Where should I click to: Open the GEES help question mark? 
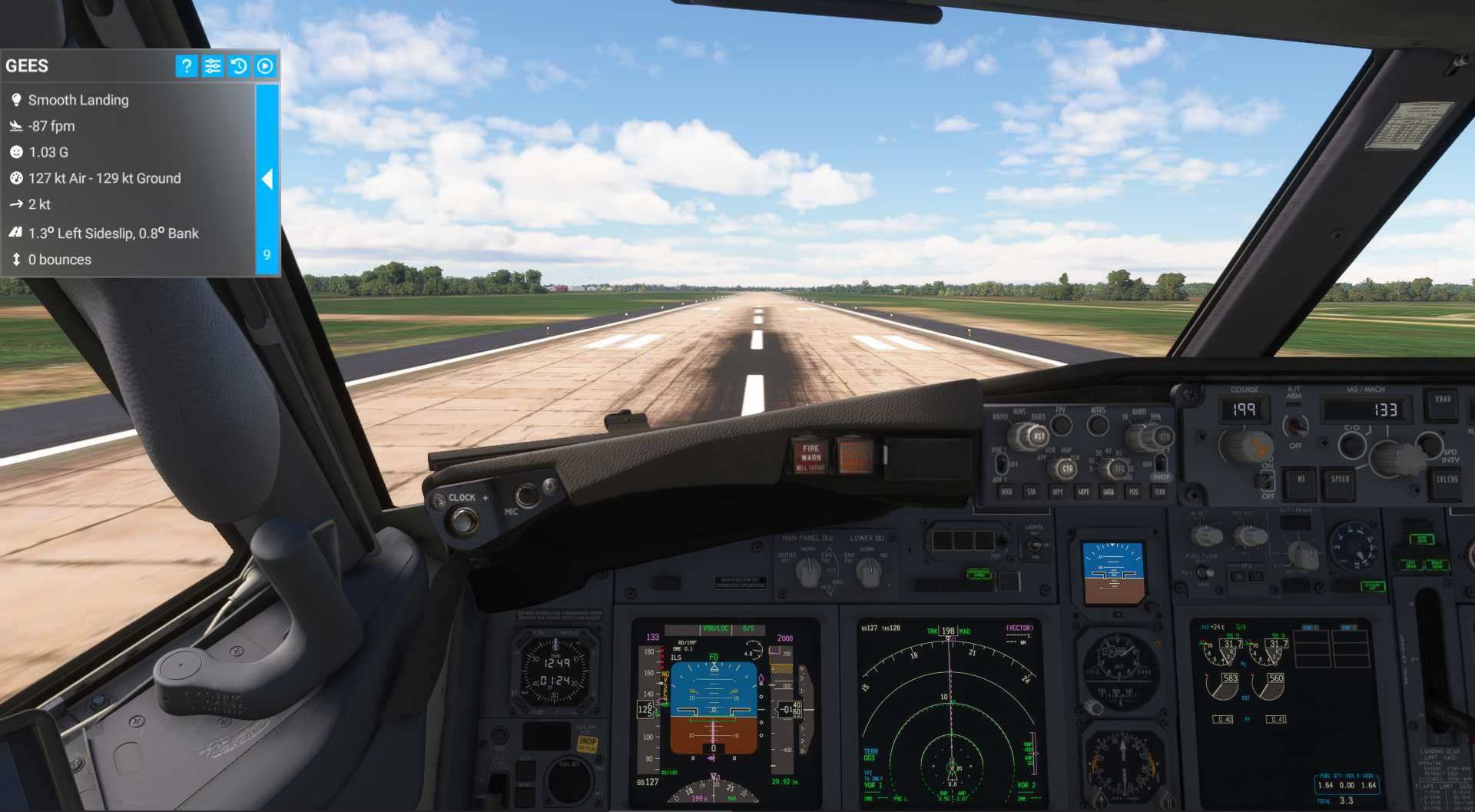[x=186, y=66]
